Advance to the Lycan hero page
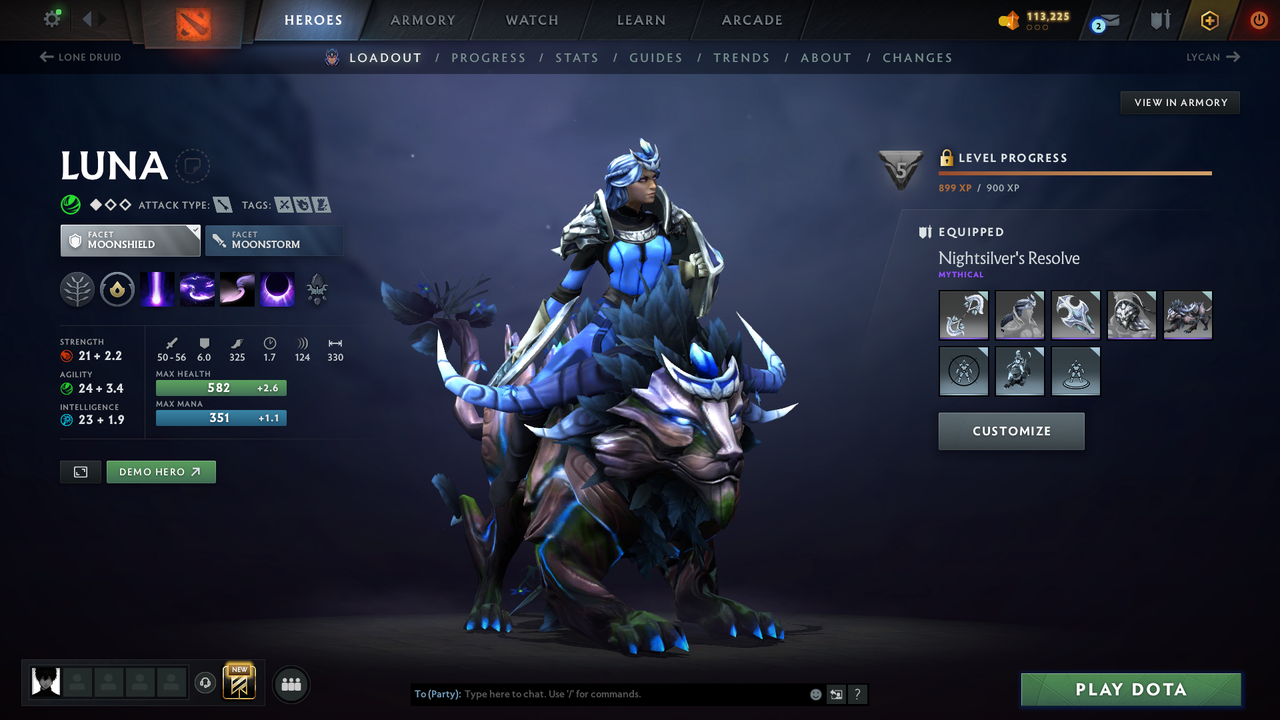 (x=1212, y=57)
